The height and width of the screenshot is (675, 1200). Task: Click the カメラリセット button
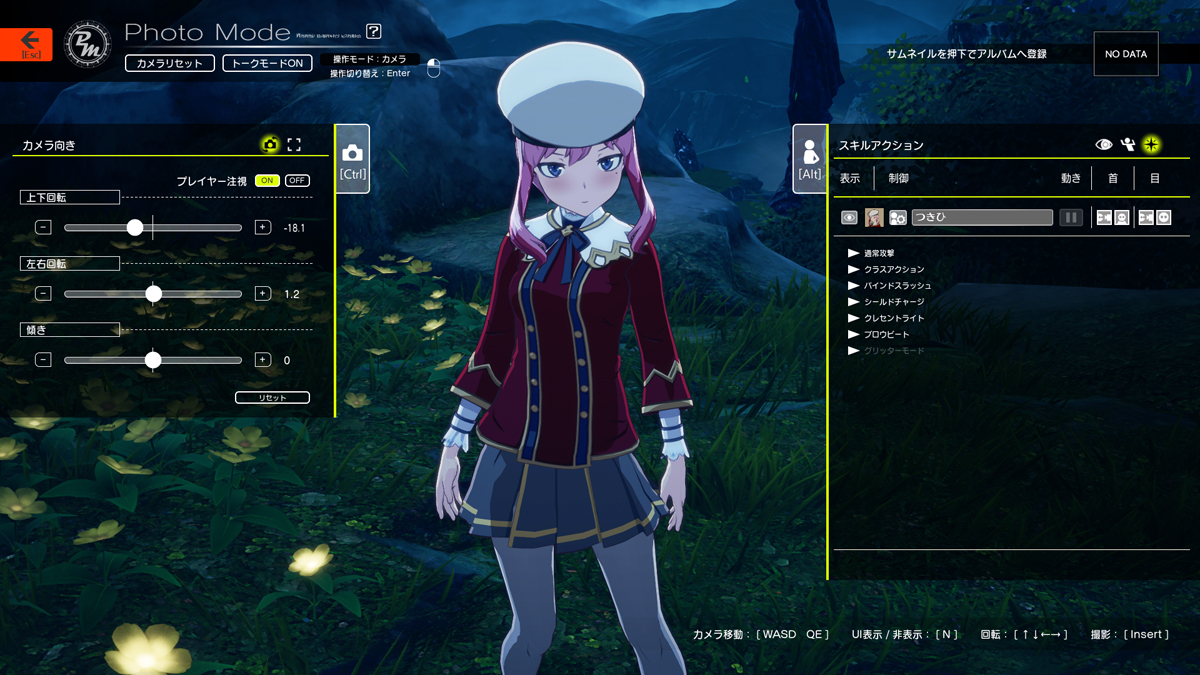(170, 63)
